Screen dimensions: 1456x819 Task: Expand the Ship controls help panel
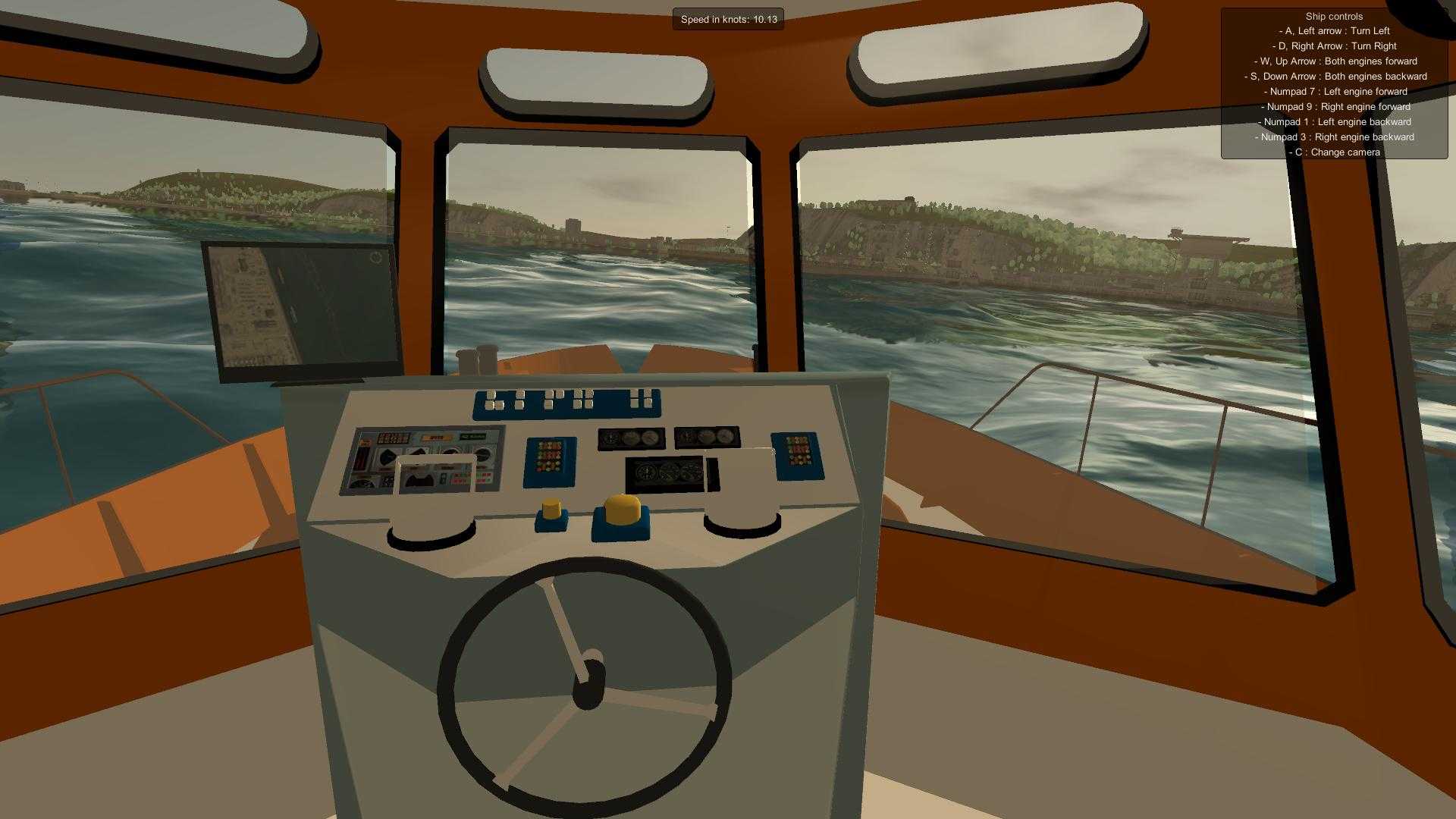(x=1333, y=83)
